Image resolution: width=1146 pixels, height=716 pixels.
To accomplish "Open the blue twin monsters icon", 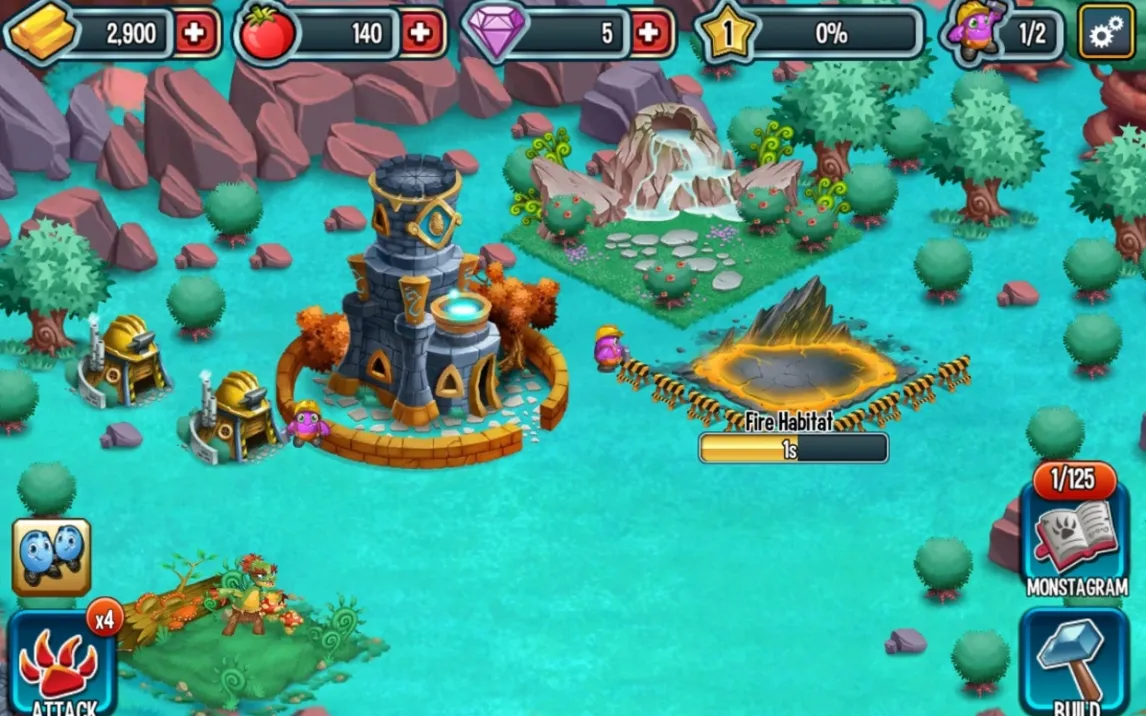I will pyautogui.click(x=51, y=556).
